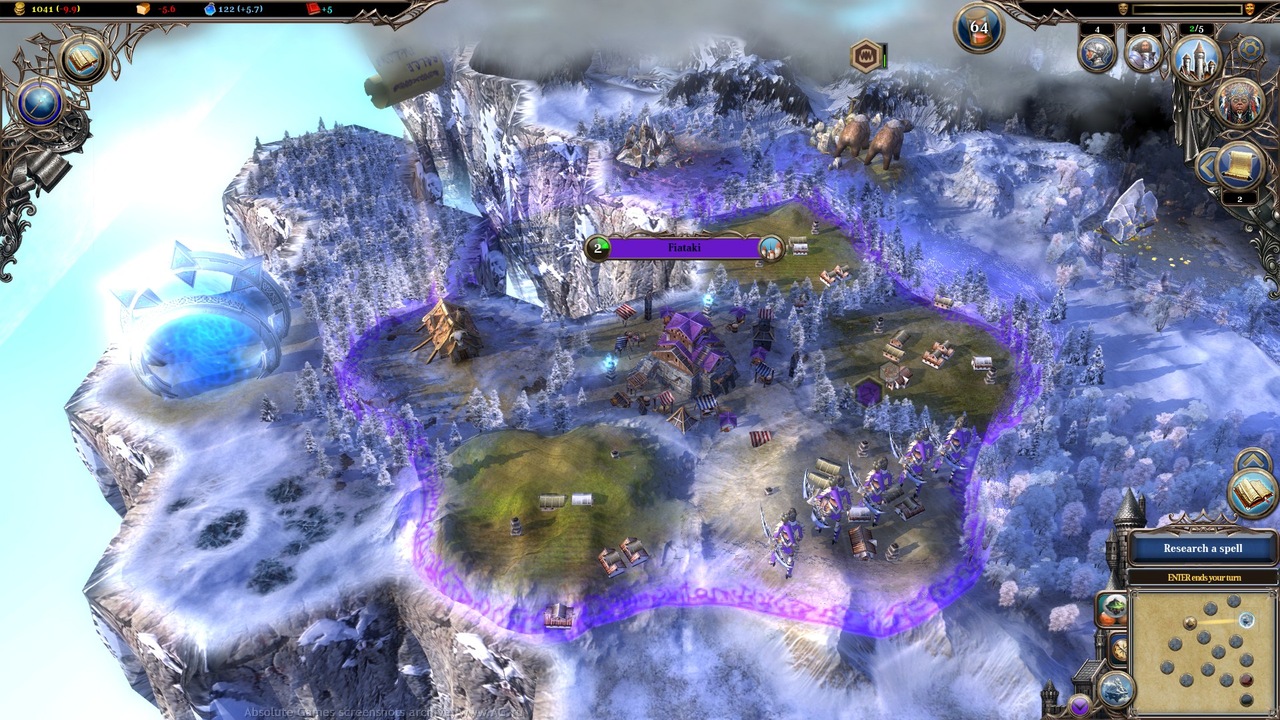Image resolution: width=1280 pixels, height=720 pixels.
Task: Click the purple down-arrow button
Action: coord(1079,707)
